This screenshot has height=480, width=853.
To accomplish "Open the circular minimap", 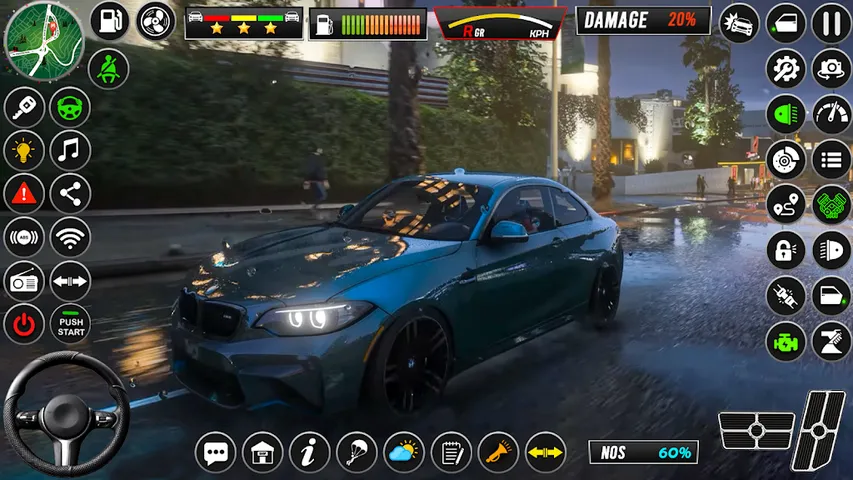I will coord(43,41).
